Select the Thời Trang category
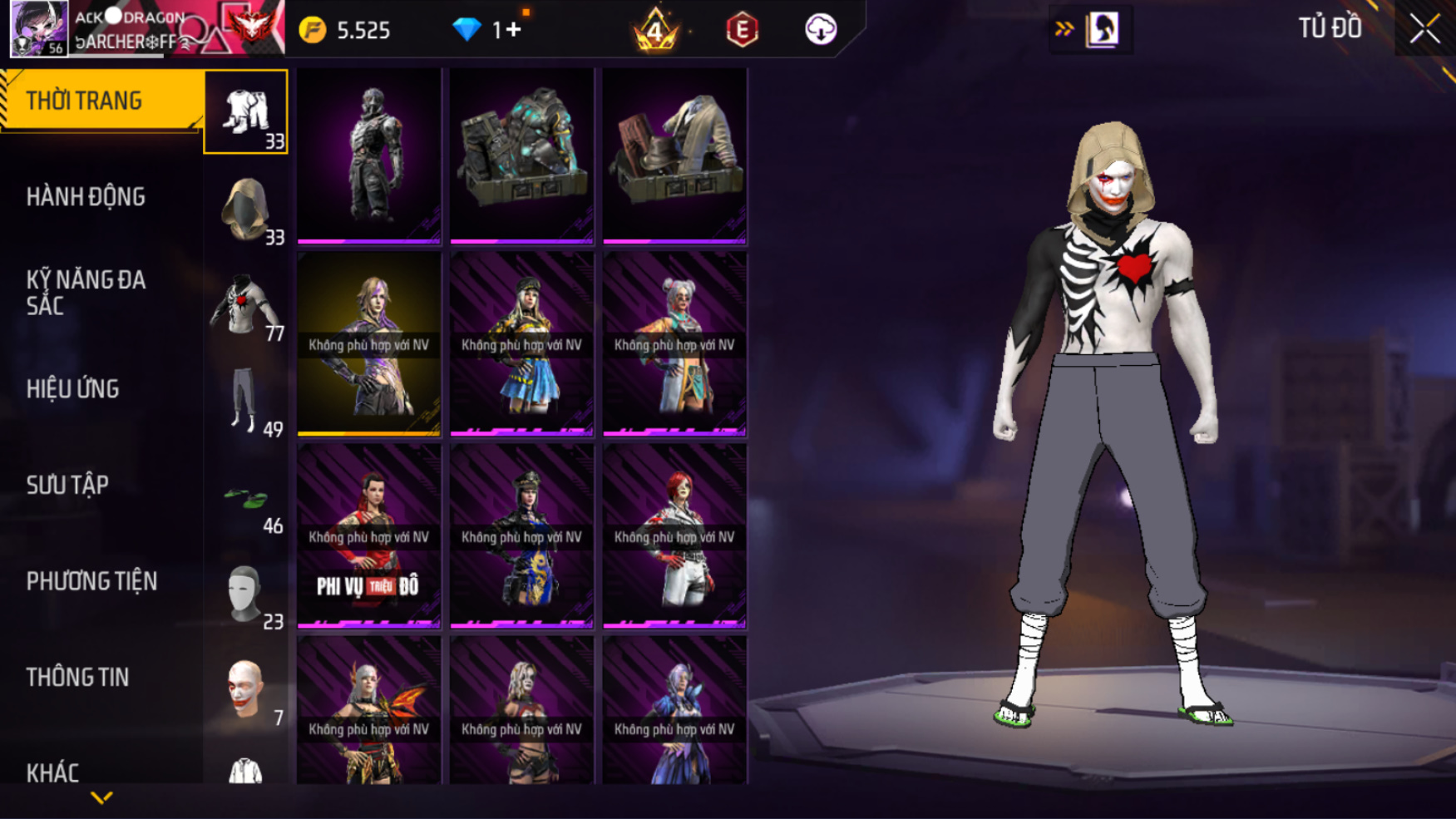 point(100,101)
